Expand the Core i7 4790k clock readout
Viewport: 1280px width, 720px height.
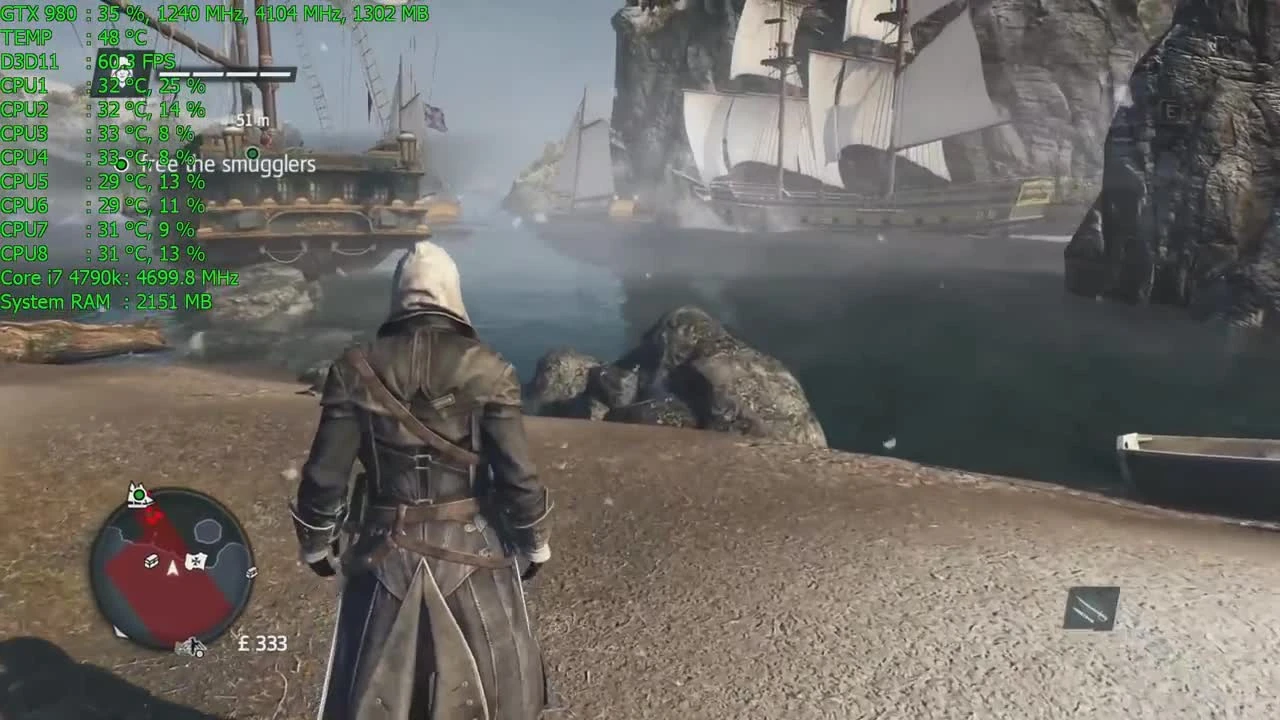click(120, 278)
